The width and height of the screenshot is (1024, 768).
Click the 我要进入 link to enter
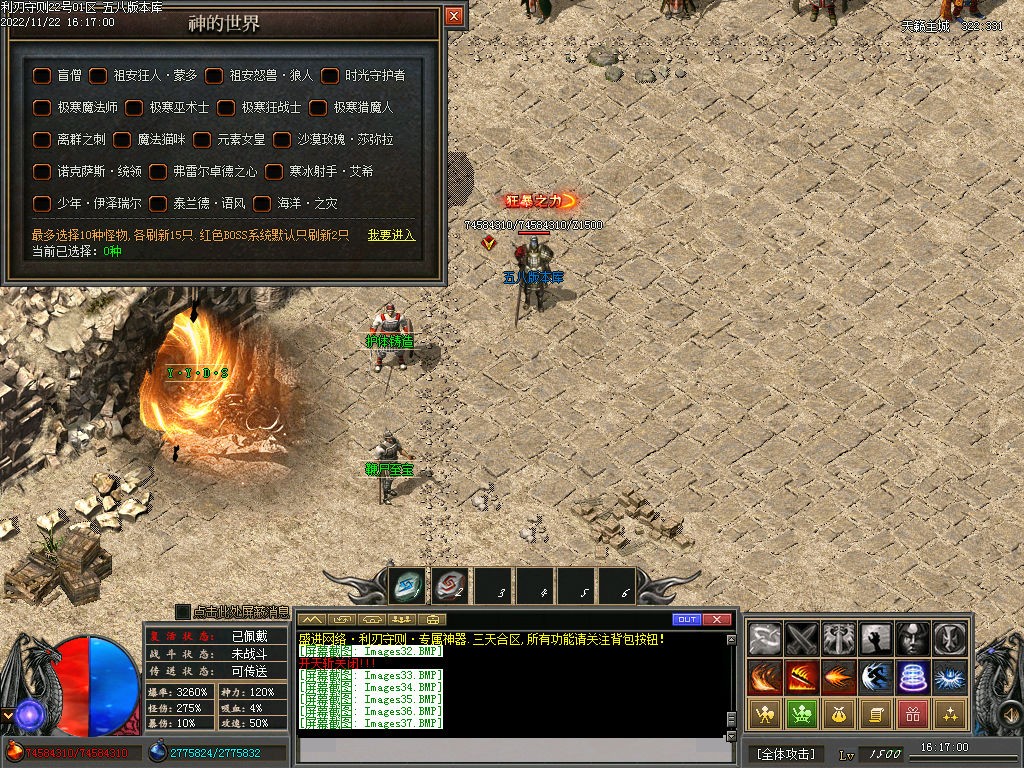[x=390, y=236]
